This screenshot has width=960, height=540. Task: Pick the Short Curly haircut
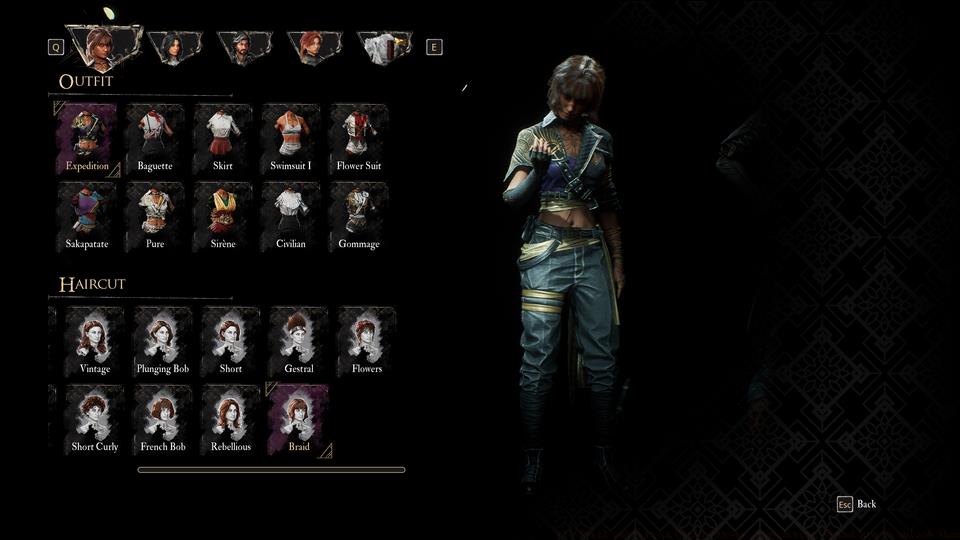(x=95, y=419)
